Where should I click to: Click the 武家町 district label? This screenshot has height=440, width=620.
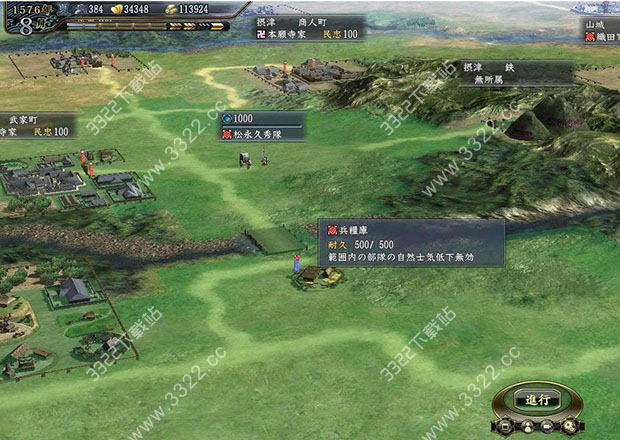click(x=38, y=124)
